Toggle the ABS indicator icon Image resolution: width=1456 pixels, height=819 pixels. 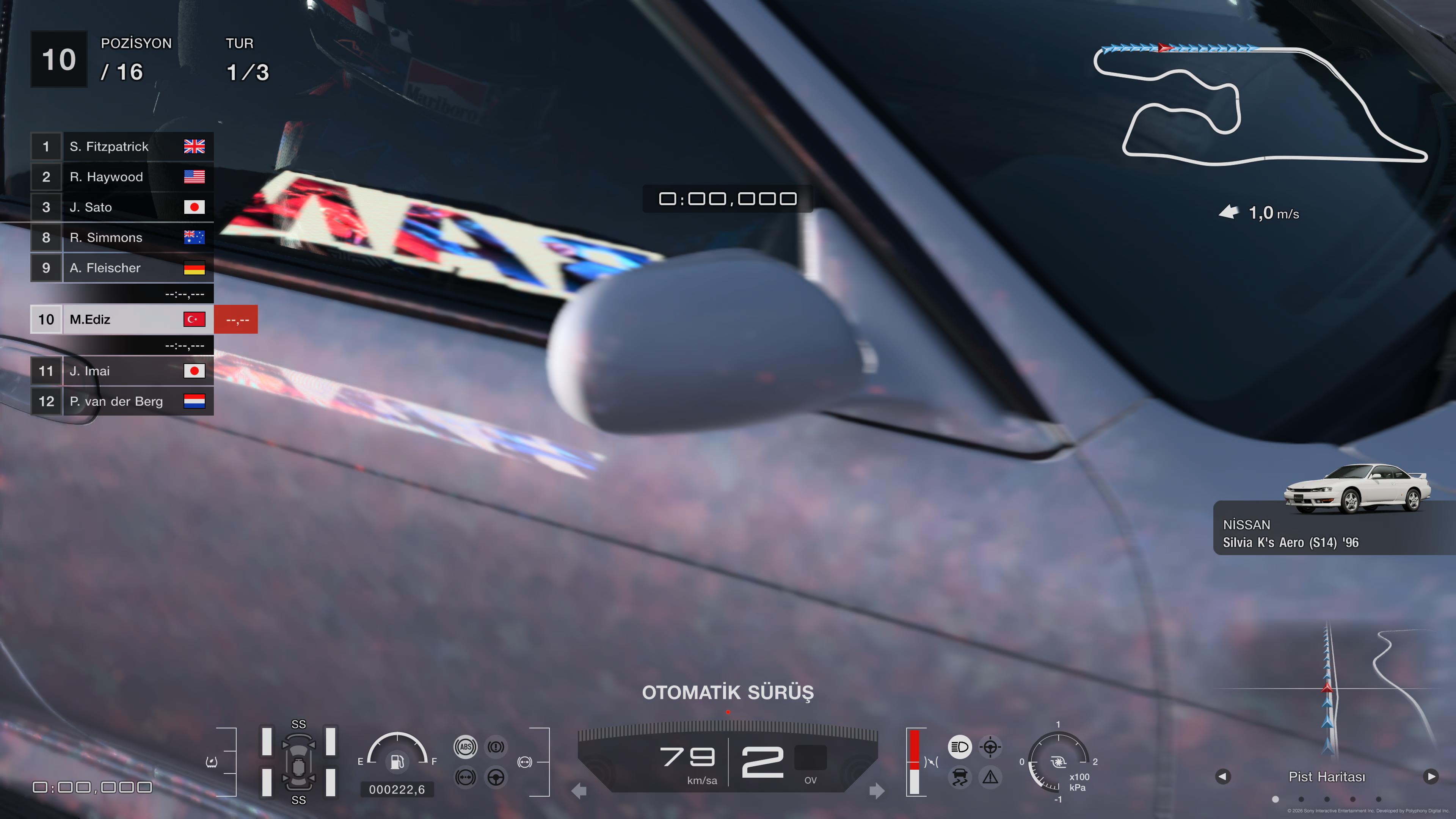465,747
